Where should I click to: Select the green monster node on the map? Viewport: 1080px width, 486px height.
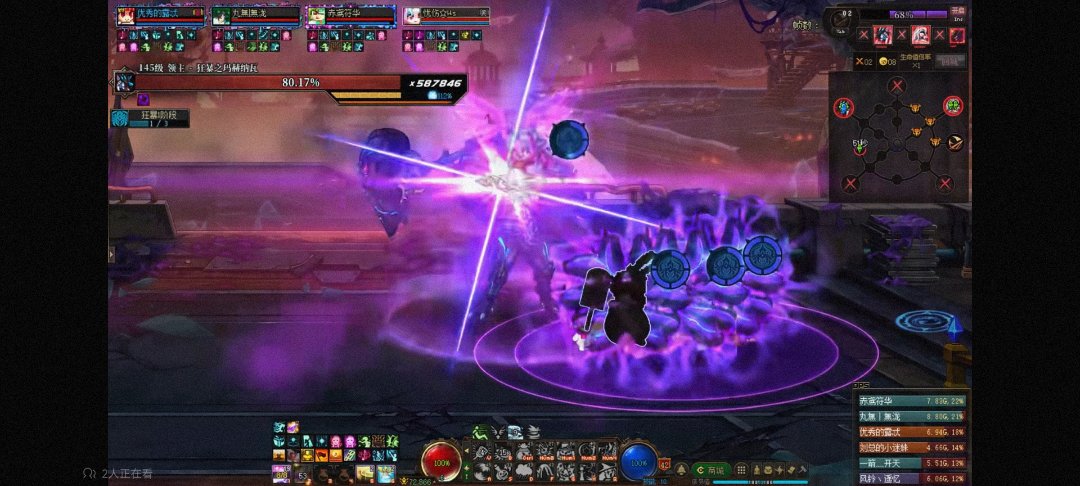pos(953,105)
